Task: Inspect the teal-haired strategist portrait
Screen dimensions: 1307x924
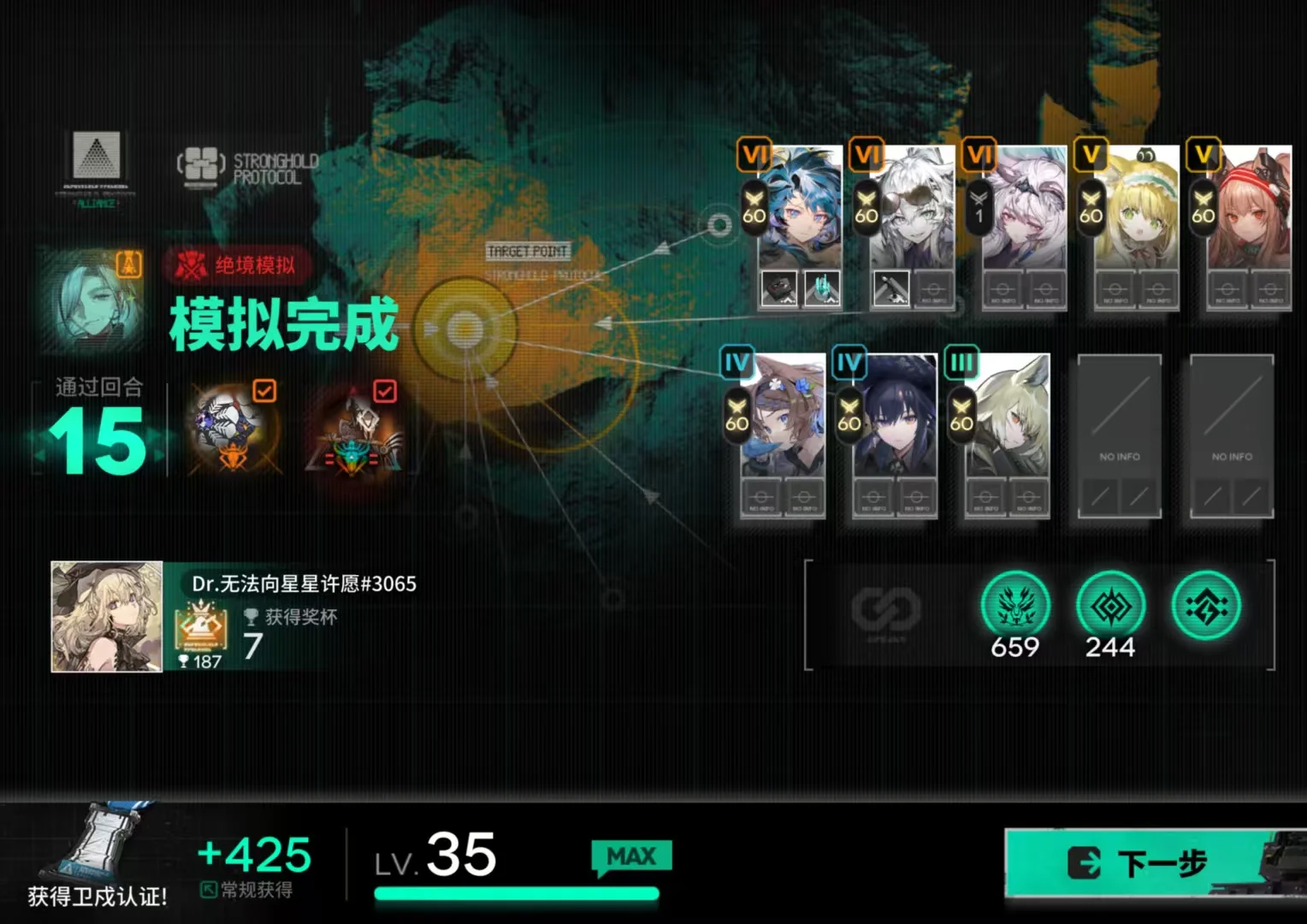Action: coord(92,299)
